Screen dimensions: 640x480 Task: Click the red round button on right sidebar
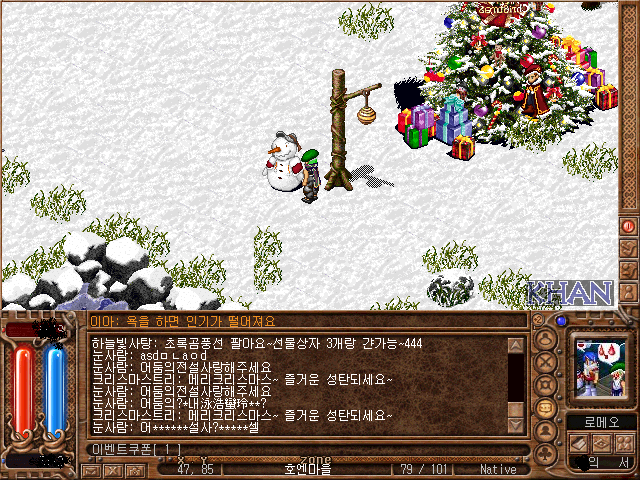[629, 226]
